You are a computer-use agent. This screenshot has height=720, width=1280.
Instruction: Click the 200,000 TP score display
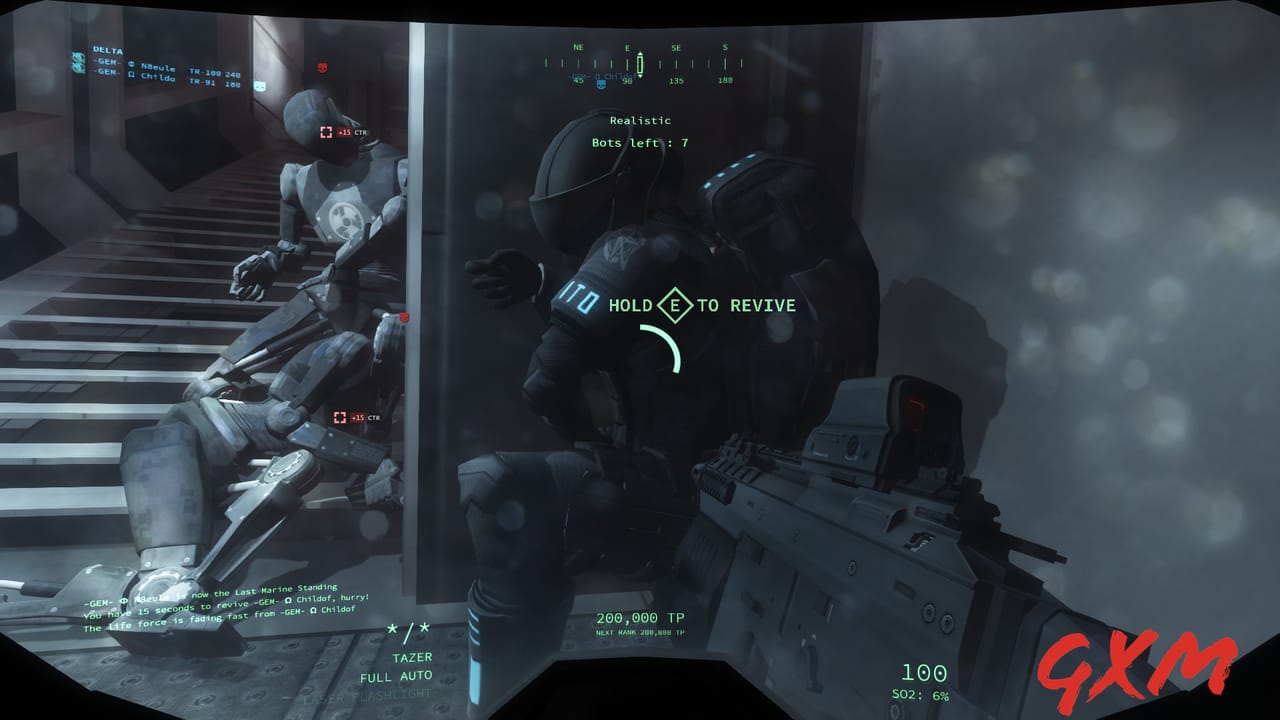(640, 617)
